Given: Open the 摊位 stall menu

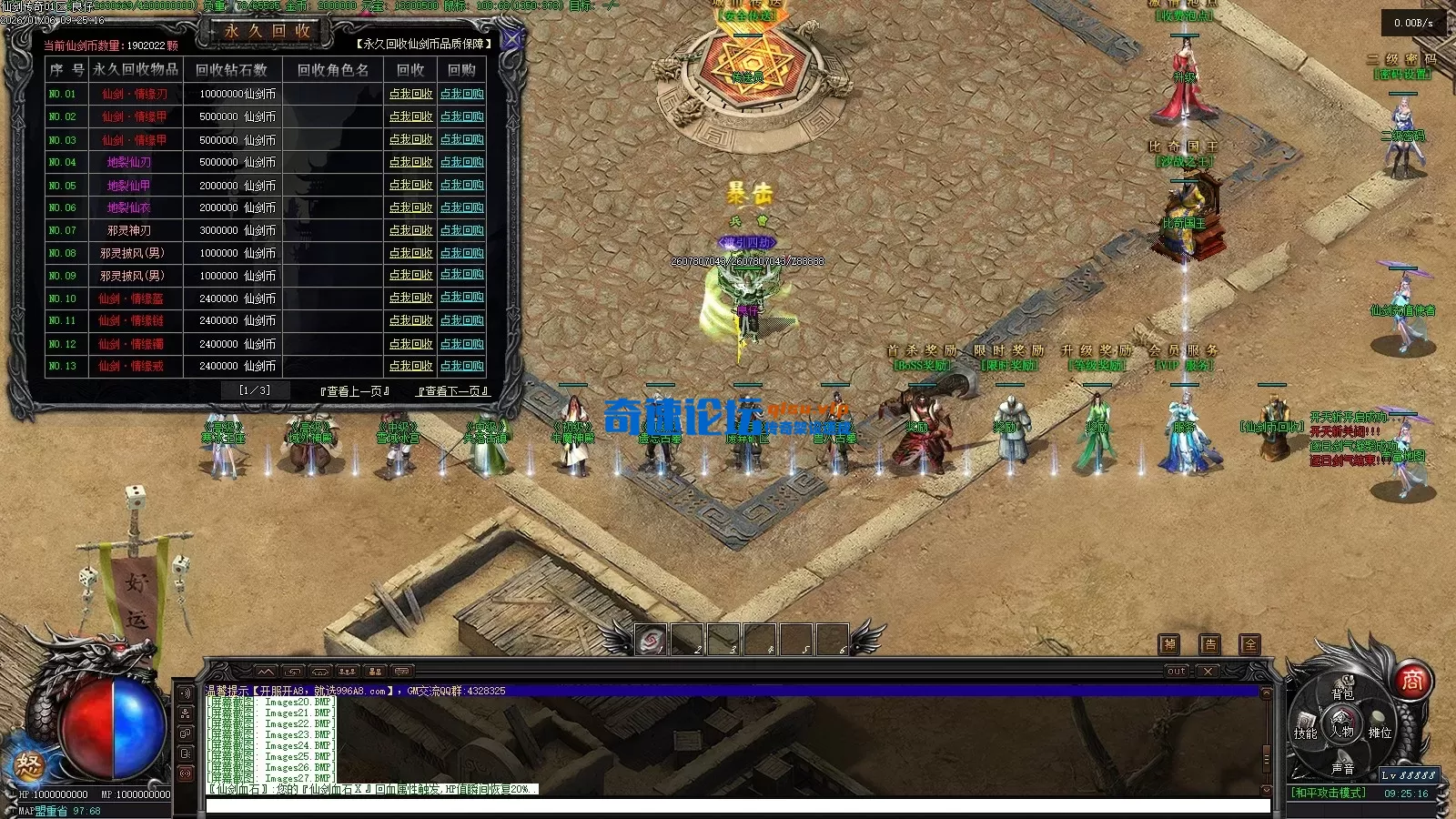Looking at the screenshot, I should tap(1380, 733).
